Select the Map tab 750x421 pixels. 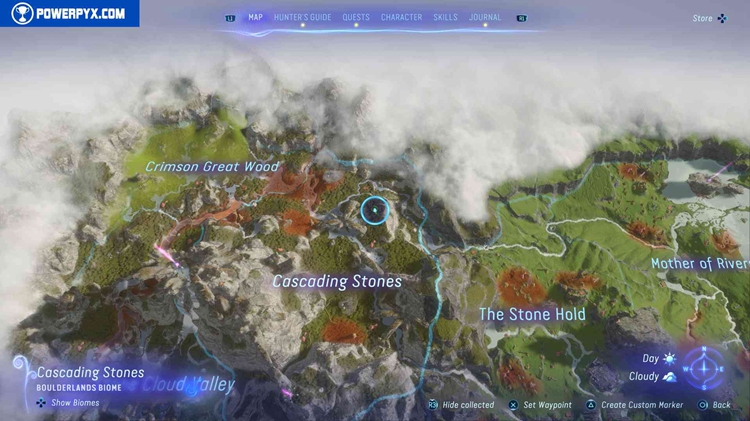(x=255, y=17)
